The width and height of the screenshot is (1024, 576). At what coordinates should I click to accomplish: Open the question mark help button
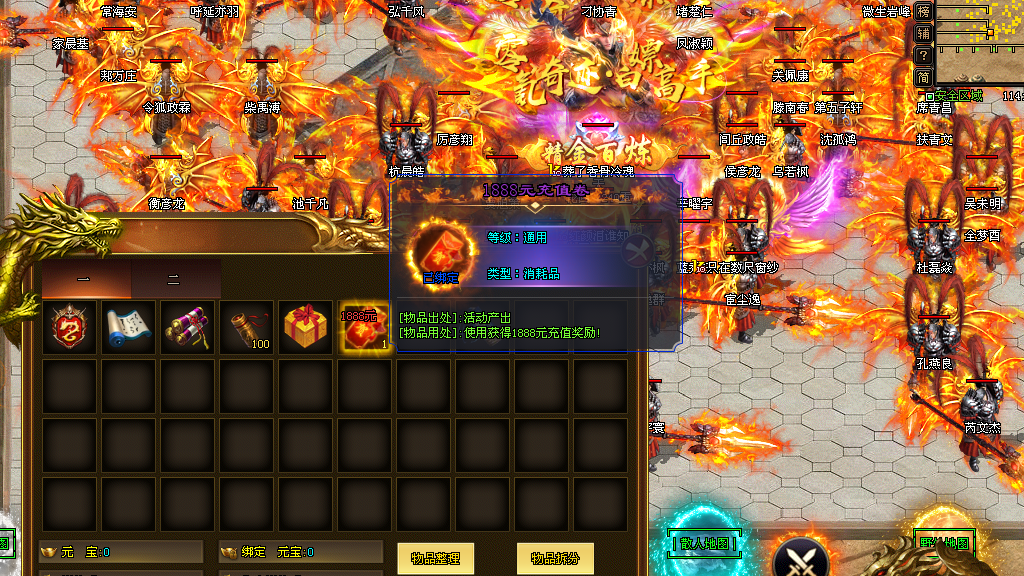click(924, 54)
